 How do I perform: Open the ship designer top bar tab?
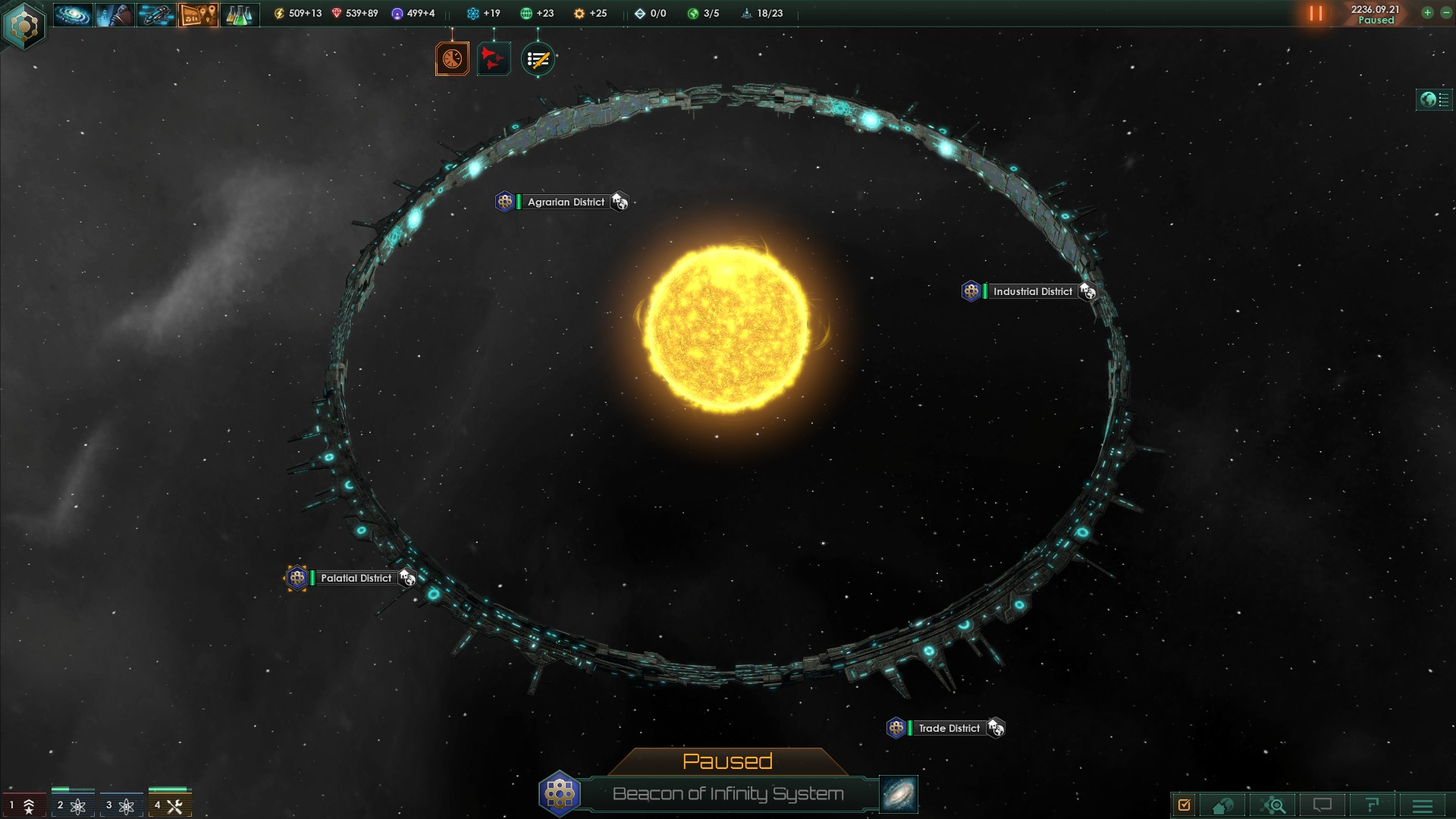pyautogui.click(x=156, y=14)
